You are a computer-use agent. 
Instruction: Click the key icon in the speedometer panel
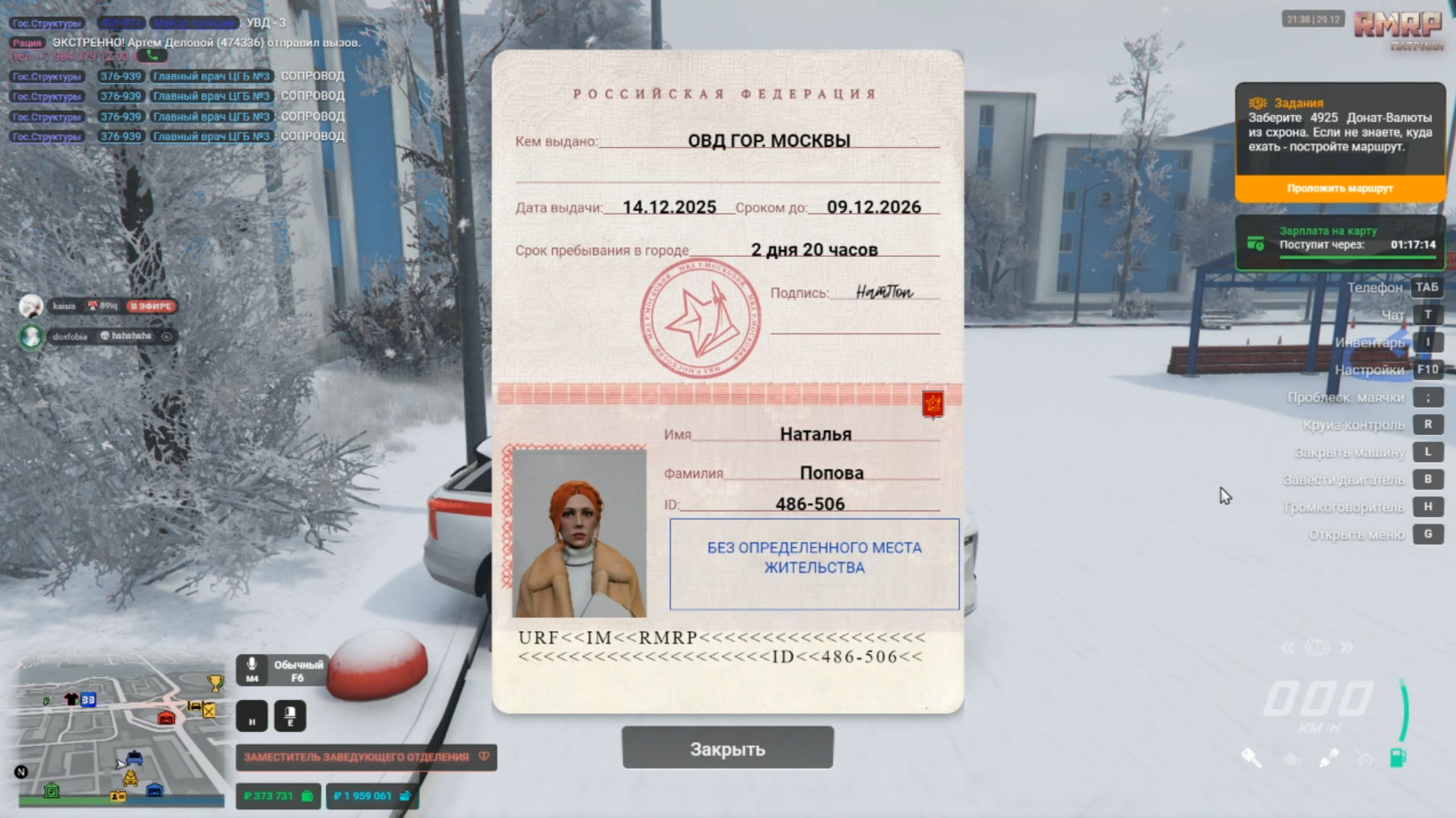[1252, 757]
